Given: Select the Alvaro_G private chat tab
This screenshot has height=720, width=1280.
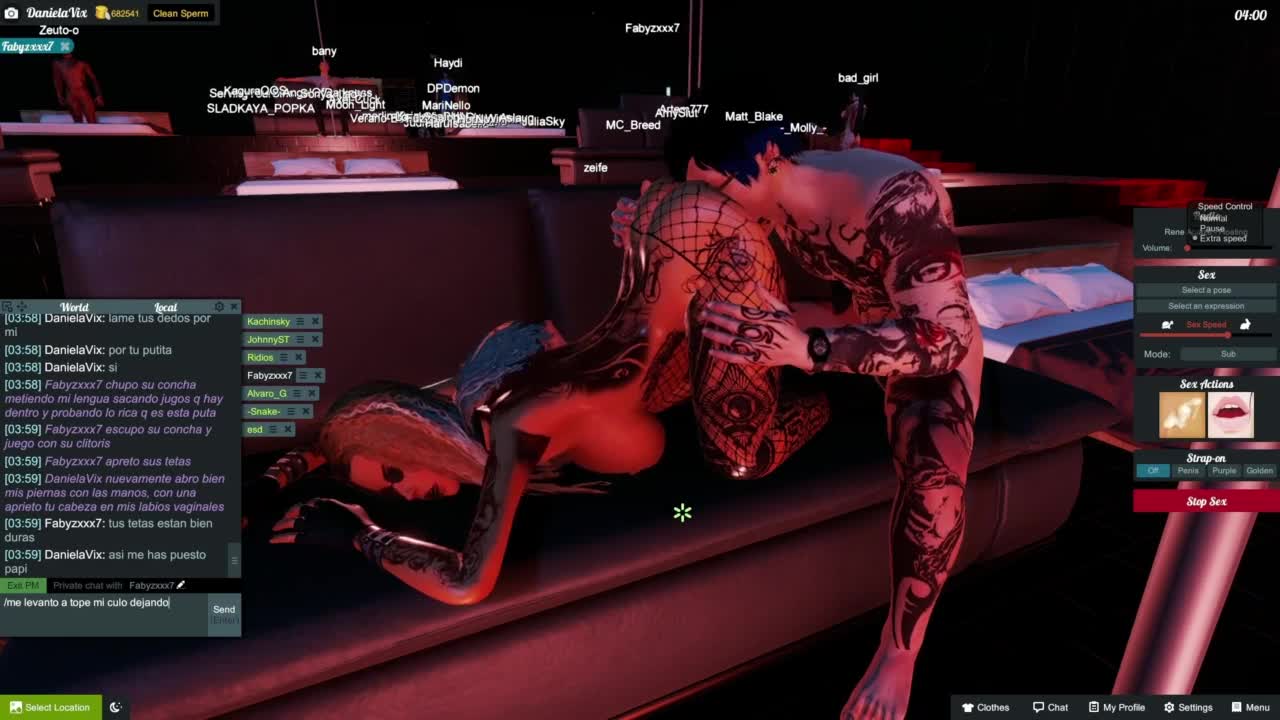Looking at the screenshot, I should 266,393.
